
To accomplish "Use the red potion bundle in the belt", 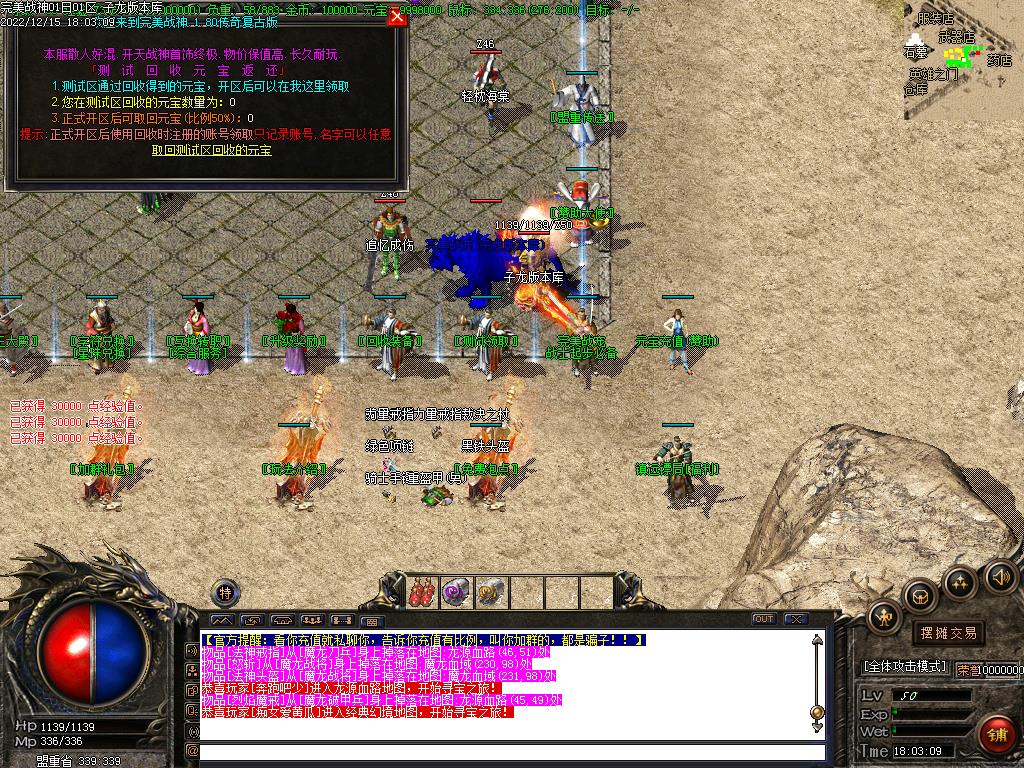I will pos(421,593).
